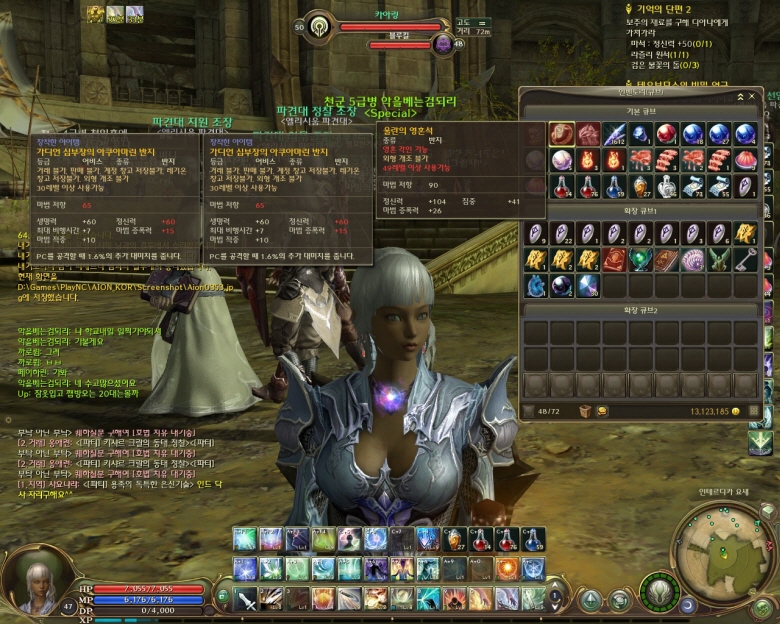The image size is (780, 624).
Task: Select the red ring item in inventory
Action: (561, 133)
